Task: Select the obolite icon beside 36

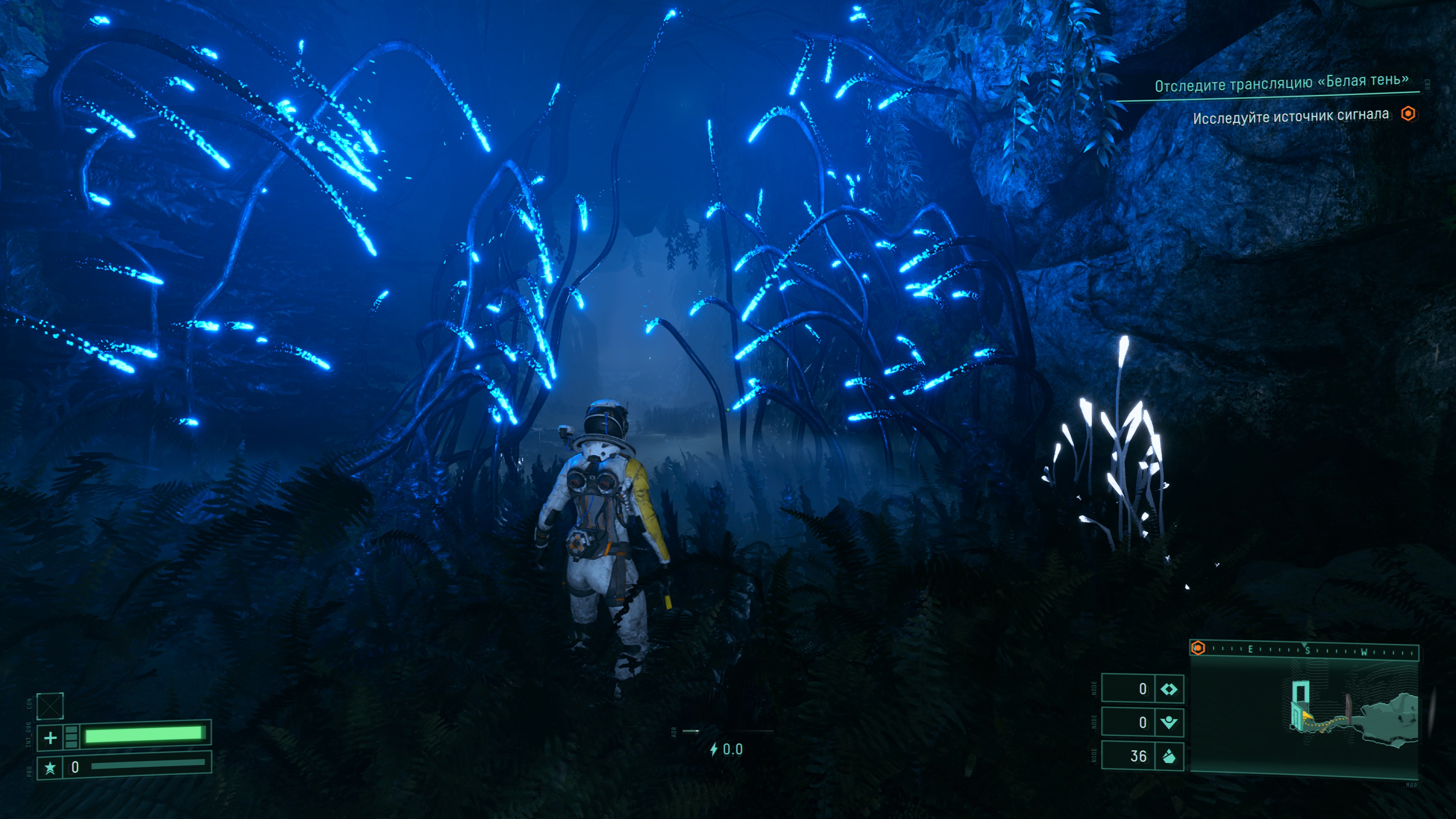Action: 1168,756
